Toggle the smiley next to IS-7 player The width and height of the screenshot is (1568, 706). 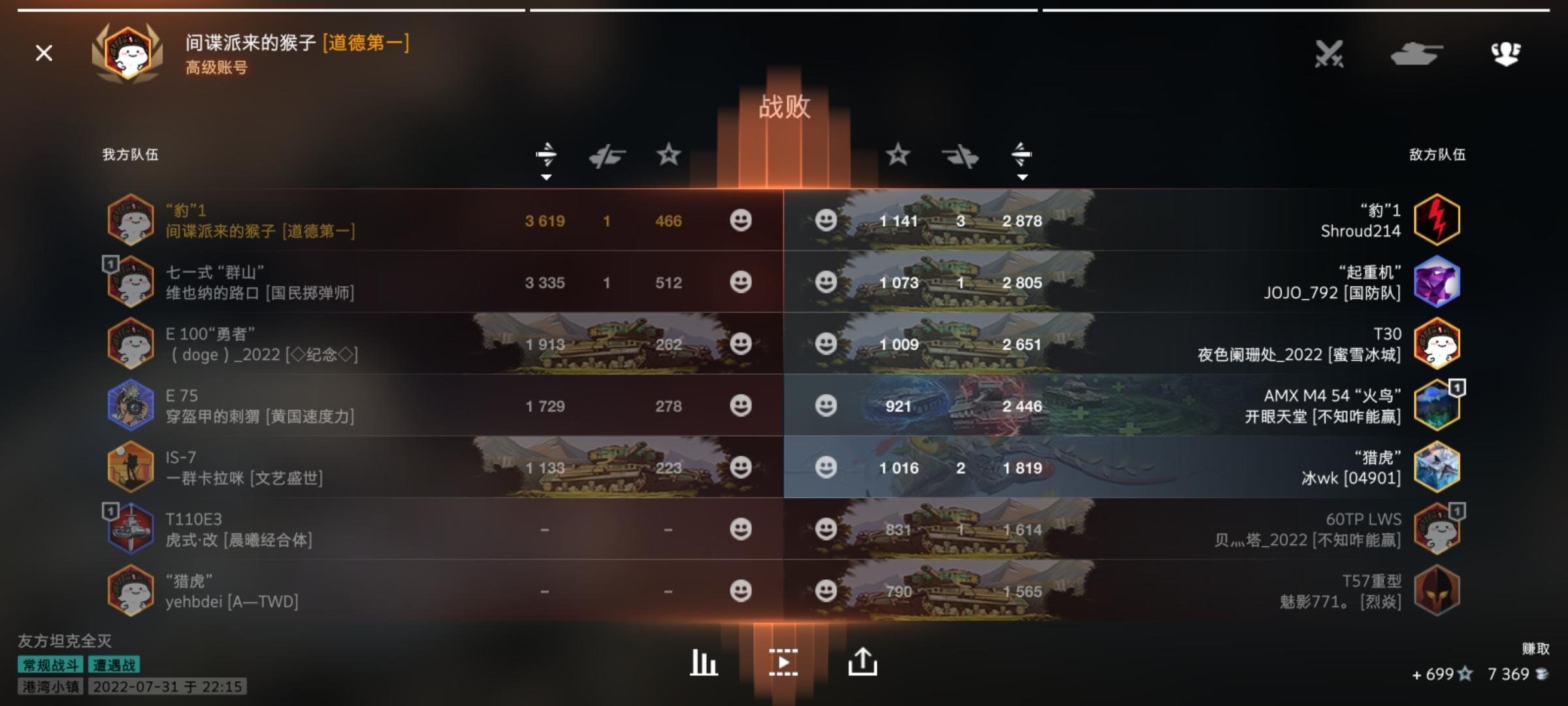click(742, 467)
